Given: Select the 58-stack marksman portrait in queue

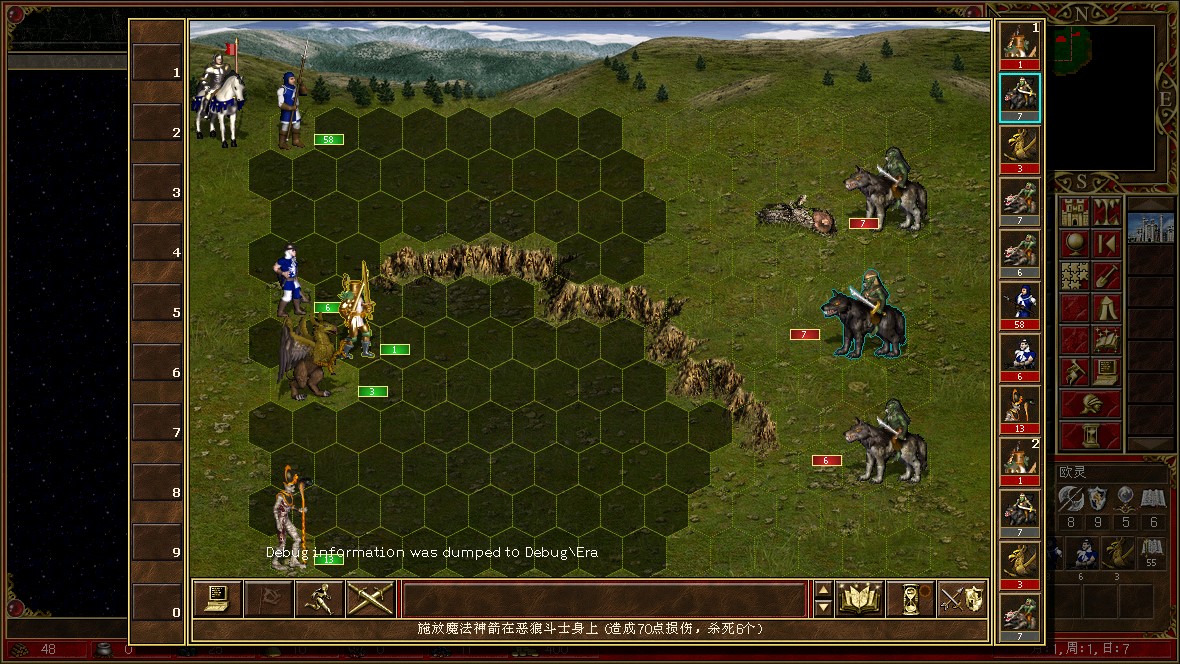Looking at the screenshot, I should (x=1020, y=305).
